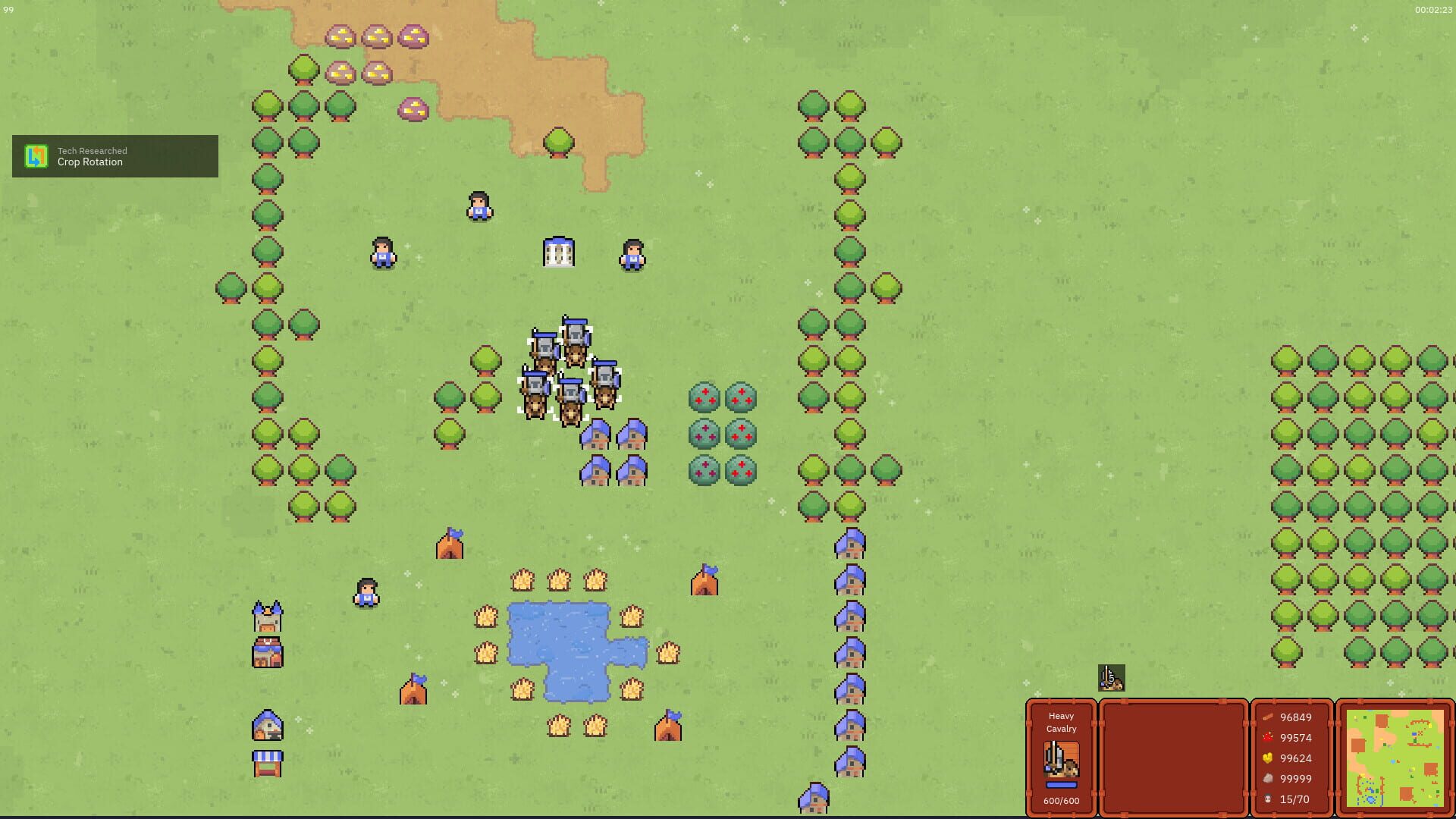Click the minimap to jump the camera

1395,758
